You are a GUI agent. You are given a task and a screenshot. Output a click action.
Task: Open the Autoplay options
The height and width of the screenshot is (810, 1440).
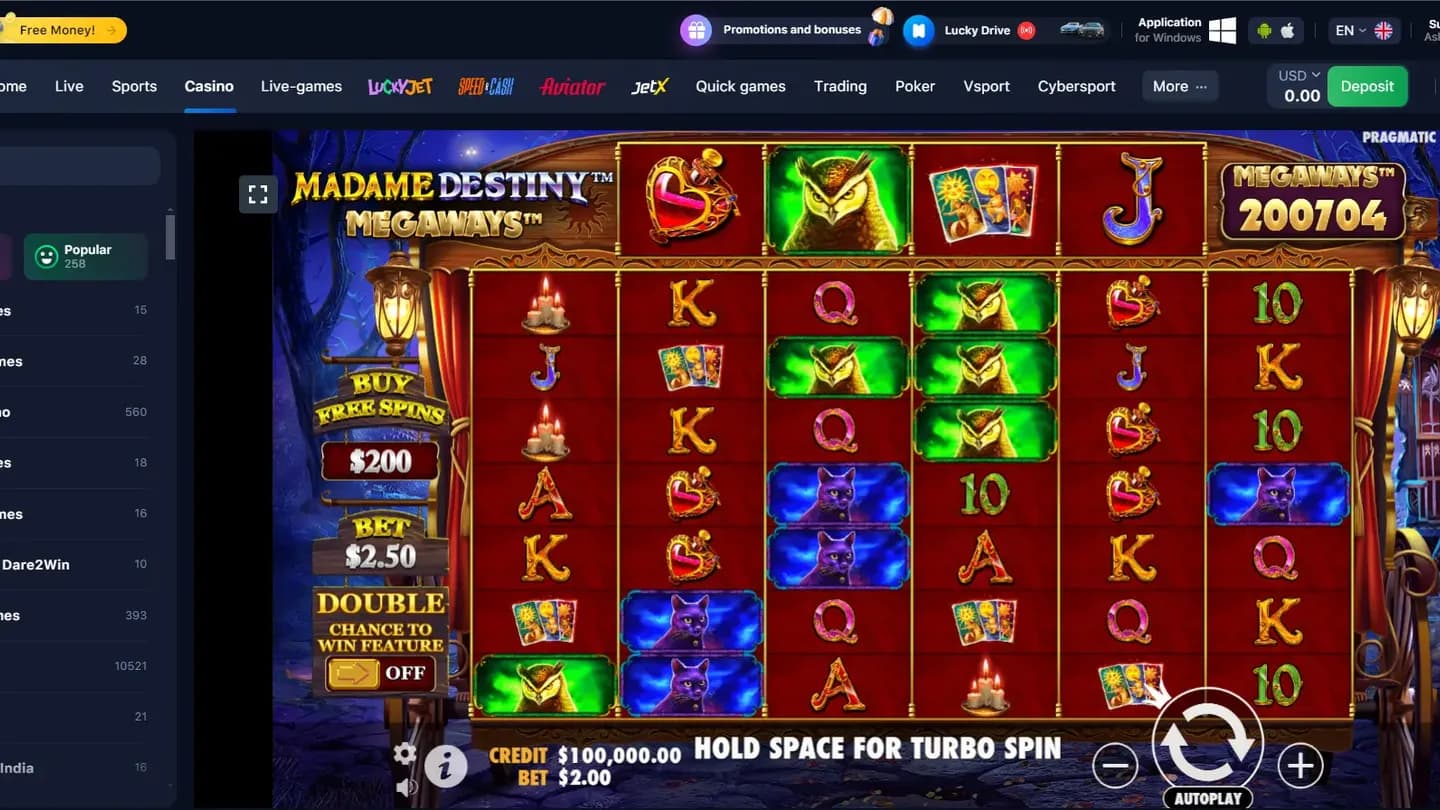point(1207,798)
